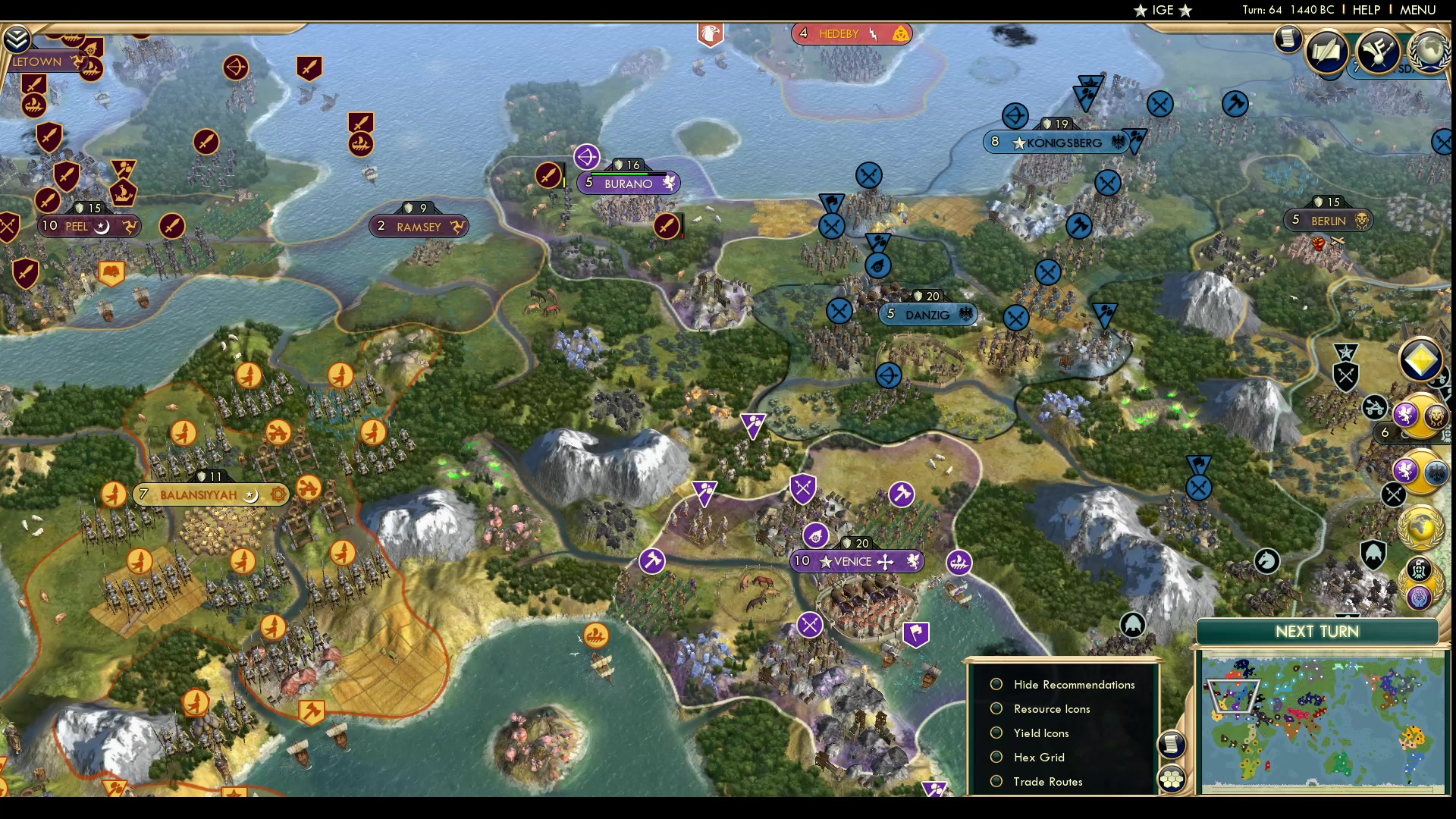Enable Hide Recommendations

(996, 684)
